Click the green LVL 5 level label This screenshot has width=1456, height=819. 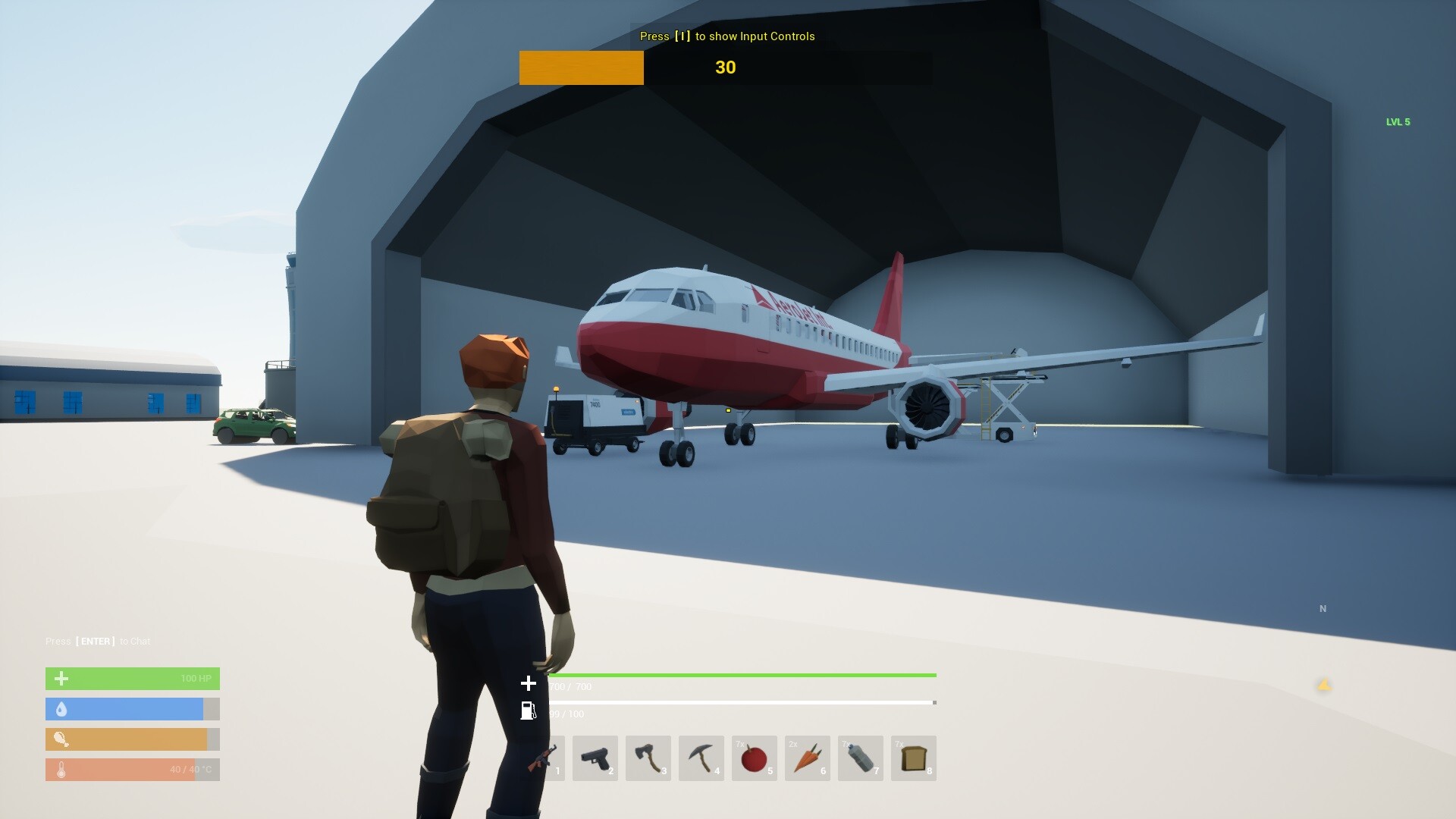tap(1398, 121)
